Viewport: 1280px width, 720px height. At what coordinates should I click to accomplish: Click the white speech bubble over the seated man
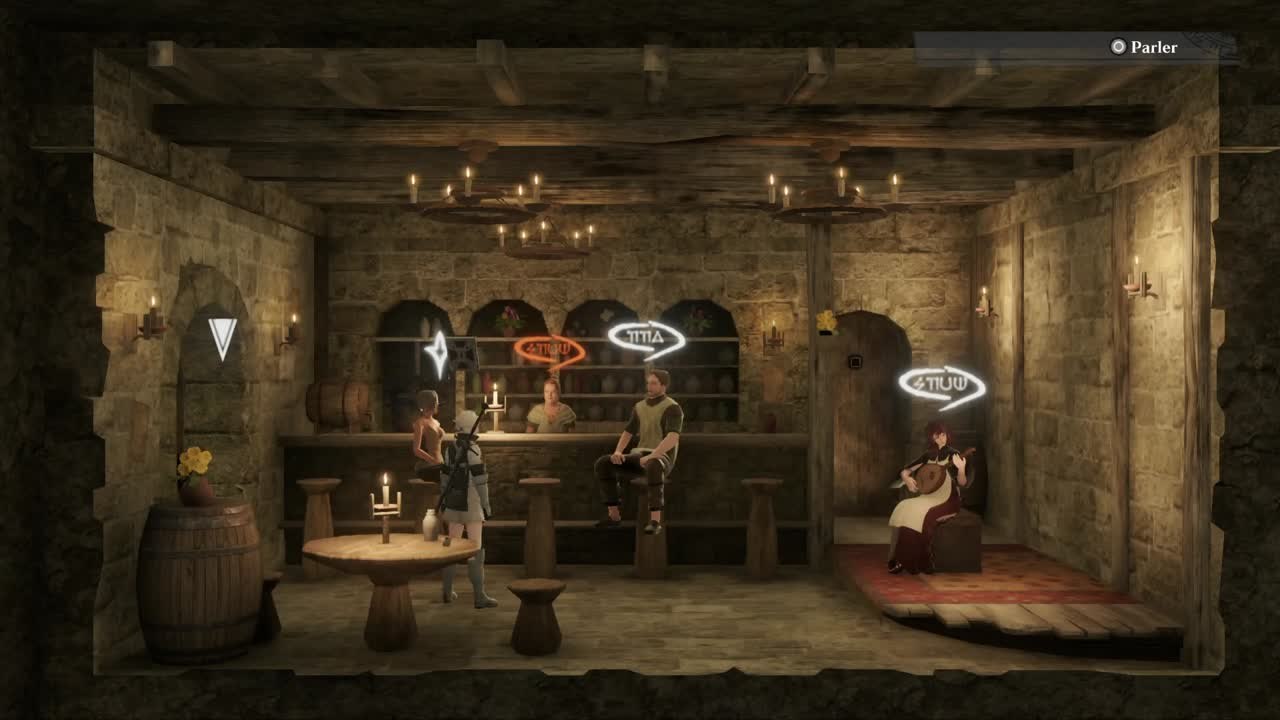(x=645, y=338)
